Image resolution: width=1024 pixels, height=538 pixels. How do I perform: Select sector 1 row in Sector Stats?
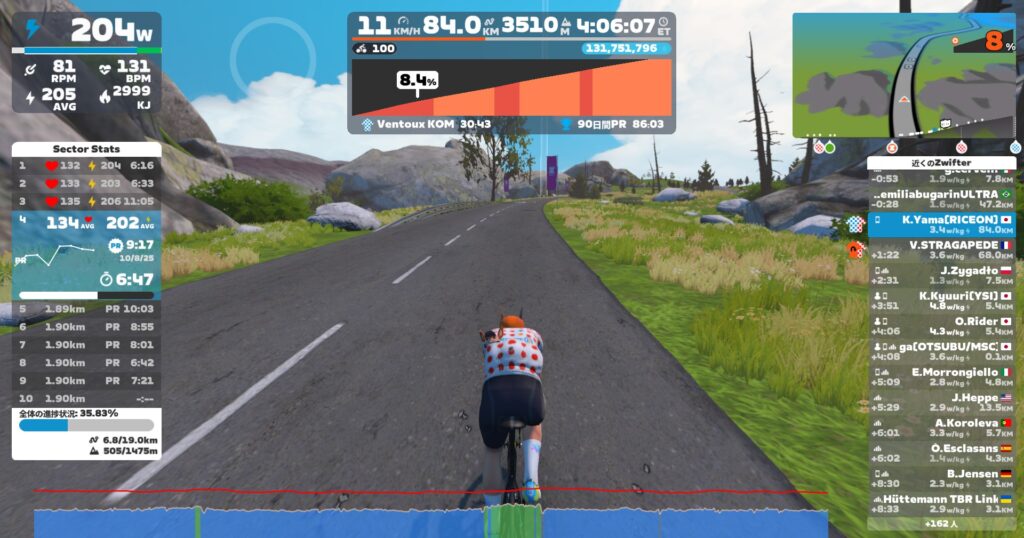(86, 165)
